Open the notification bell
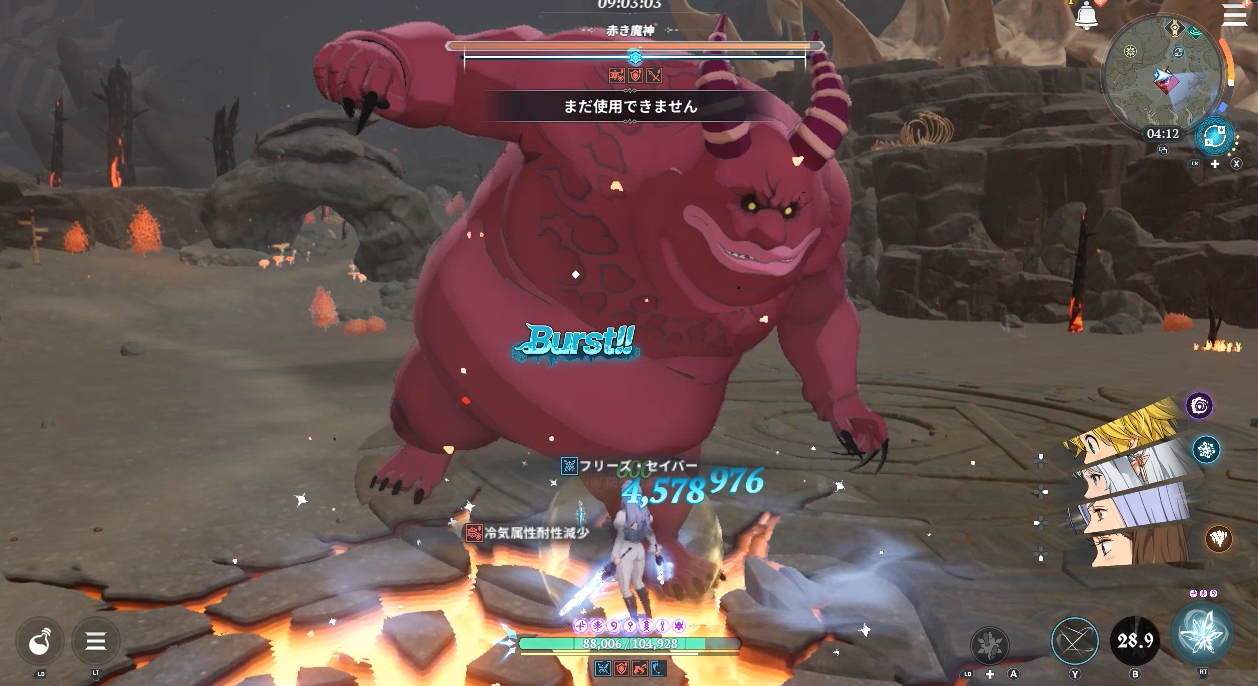1258x686 pixels. tap(1087, 16)
